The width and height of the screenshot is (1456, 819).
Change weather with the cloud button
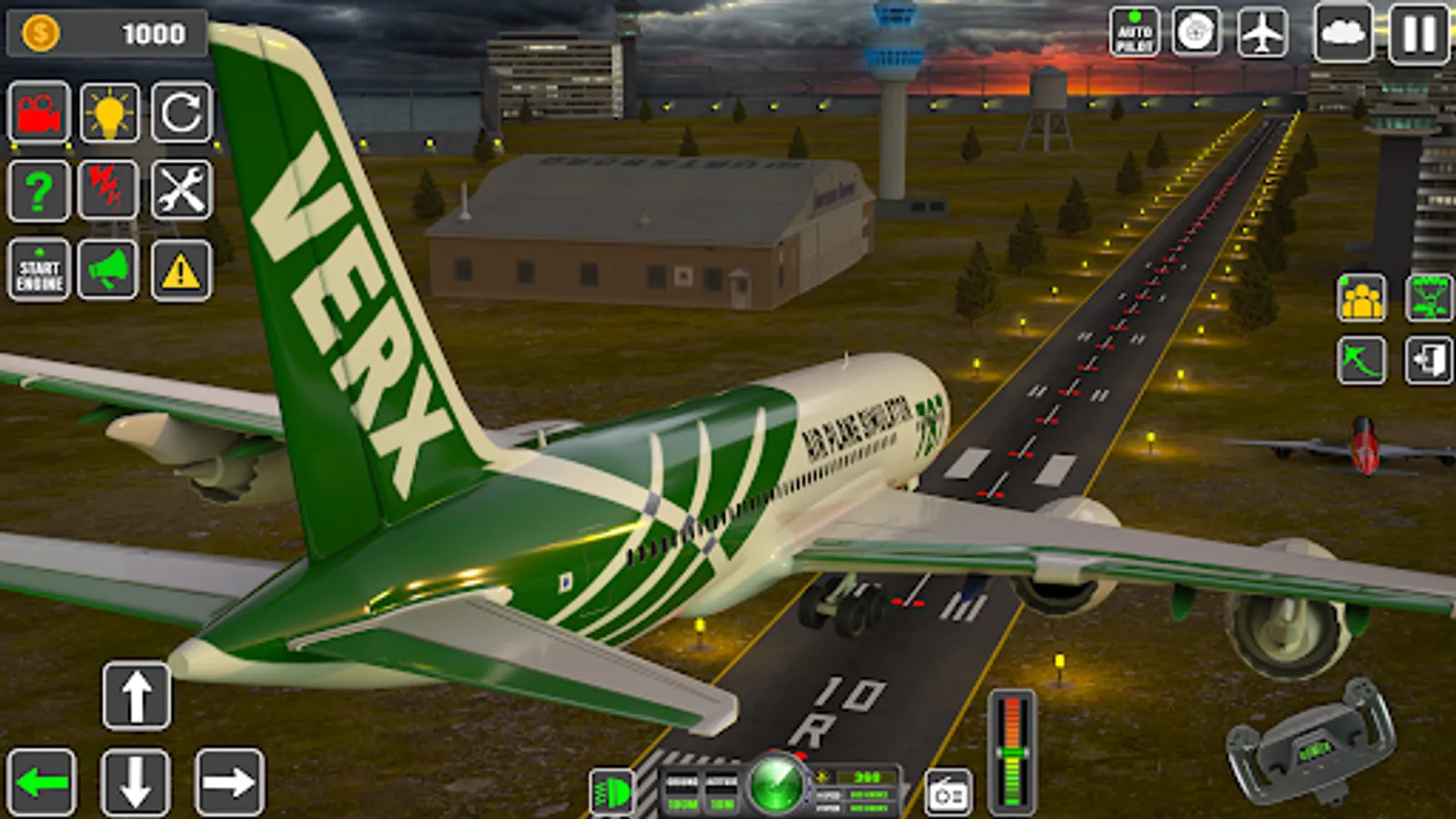pos(1343,33)
